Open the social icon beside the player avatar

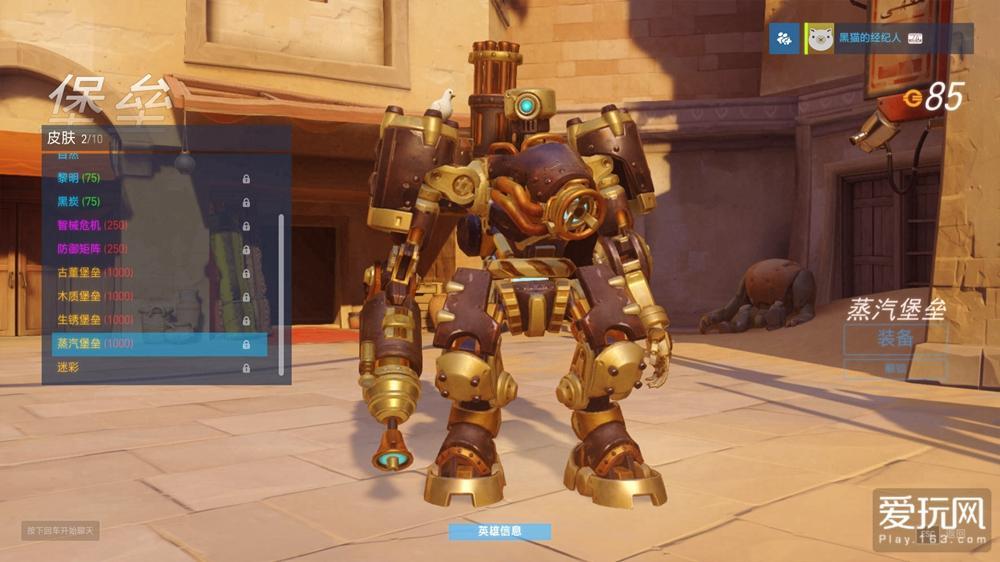point(785,39)
